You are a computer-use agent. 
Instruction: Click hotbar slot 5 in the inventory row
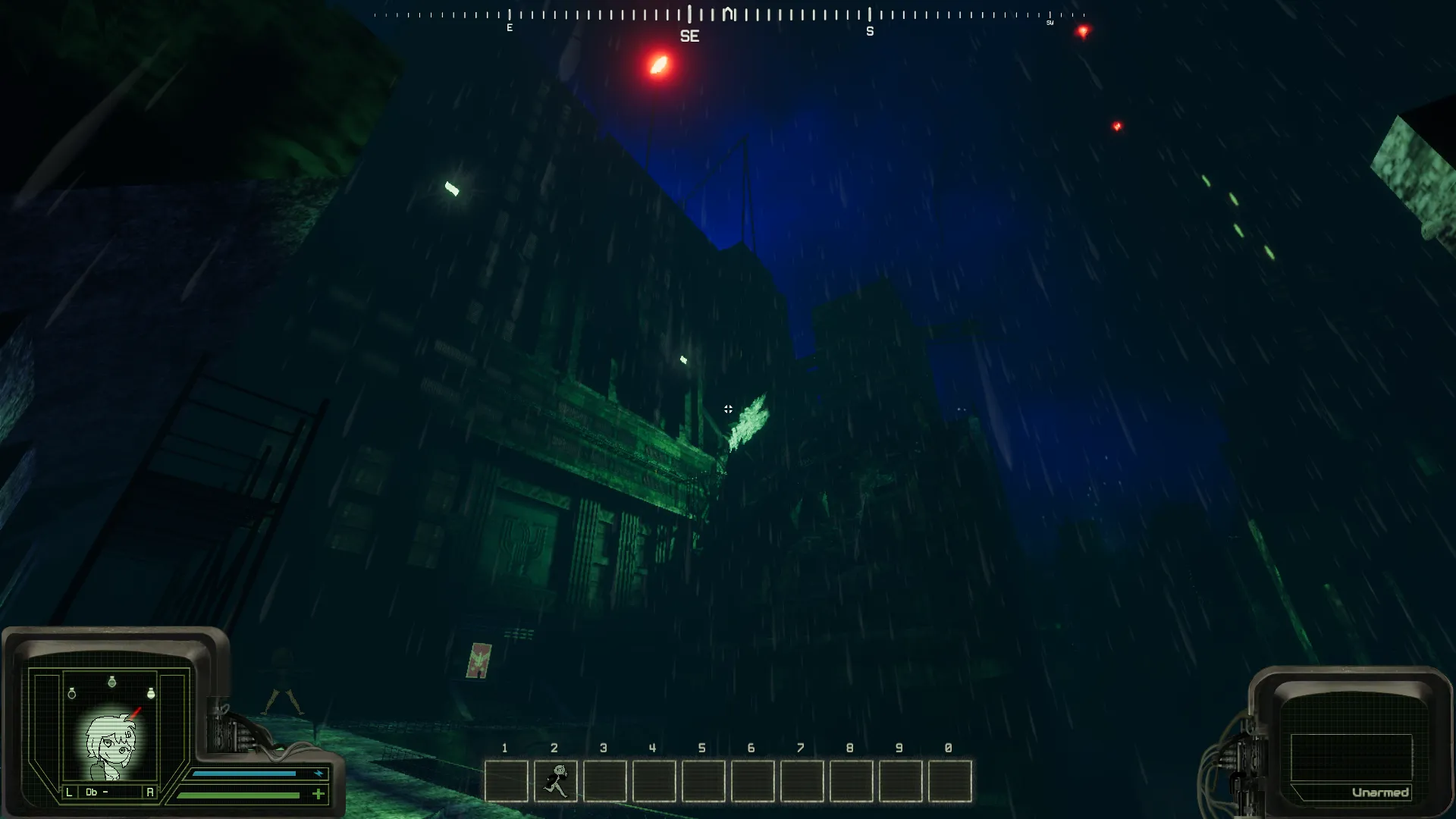tap(704, 782)
